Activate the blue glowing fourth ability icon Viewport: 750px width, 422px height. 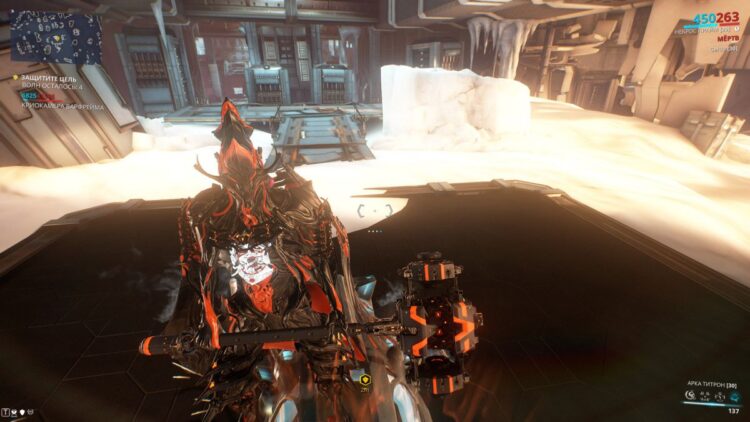click(x=735, y=396)
